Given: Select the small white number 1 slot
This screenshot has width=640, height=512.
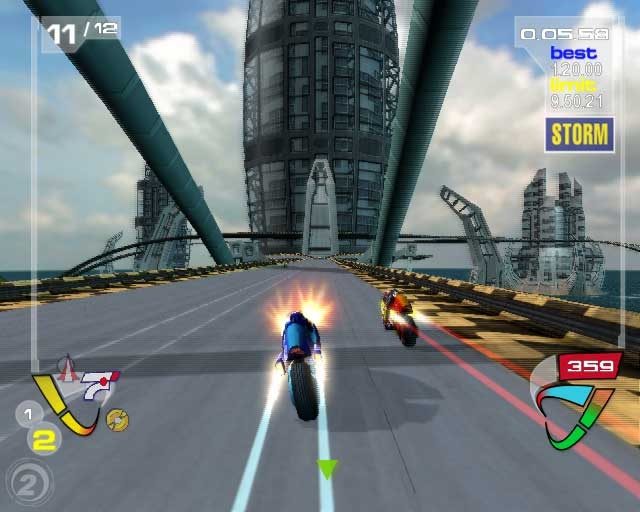Looking at the screenshot, I should pyautogui.click(x=29, y=413).
